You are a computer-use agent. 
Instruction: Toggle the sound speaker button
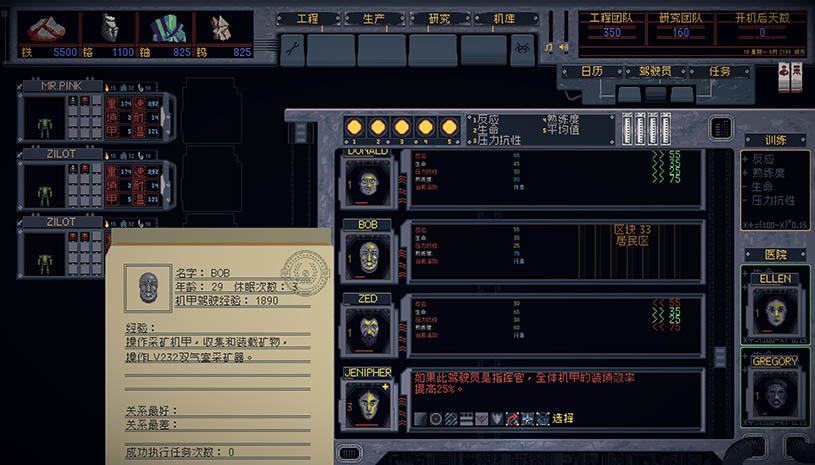[563, 47]
